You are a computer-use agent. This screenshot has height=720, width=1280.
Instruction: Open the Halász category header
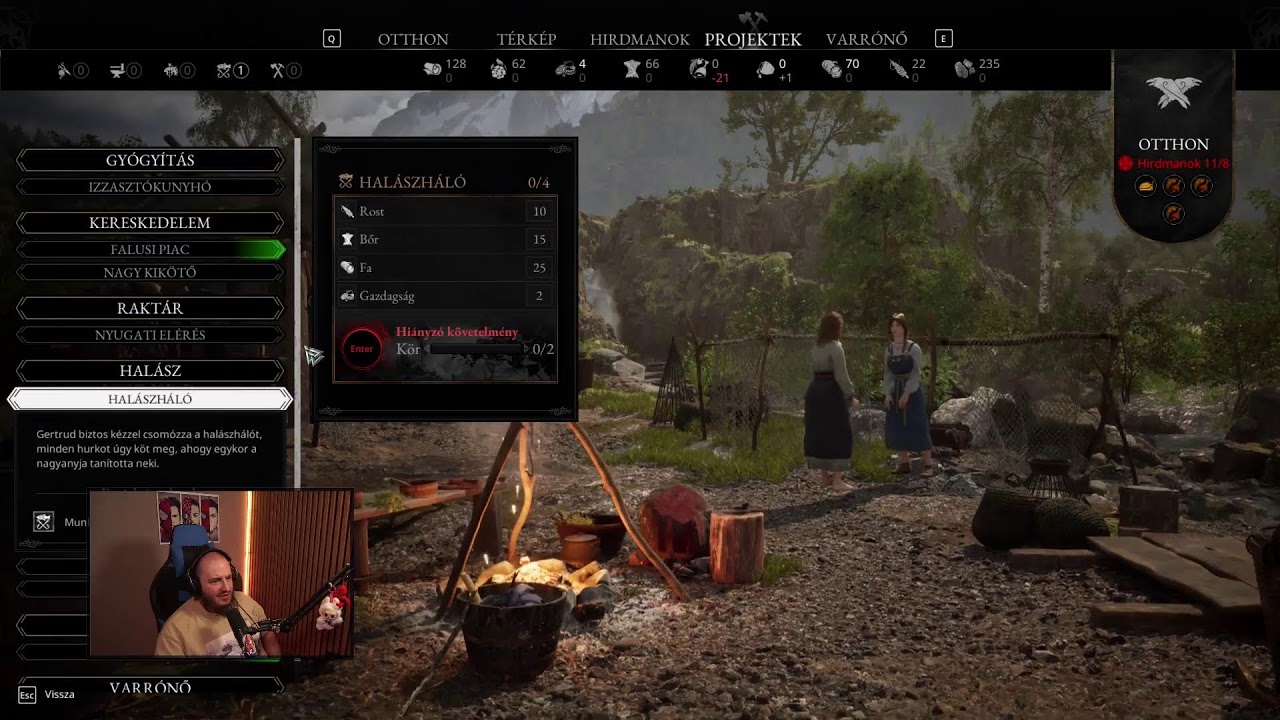[150, 371]
